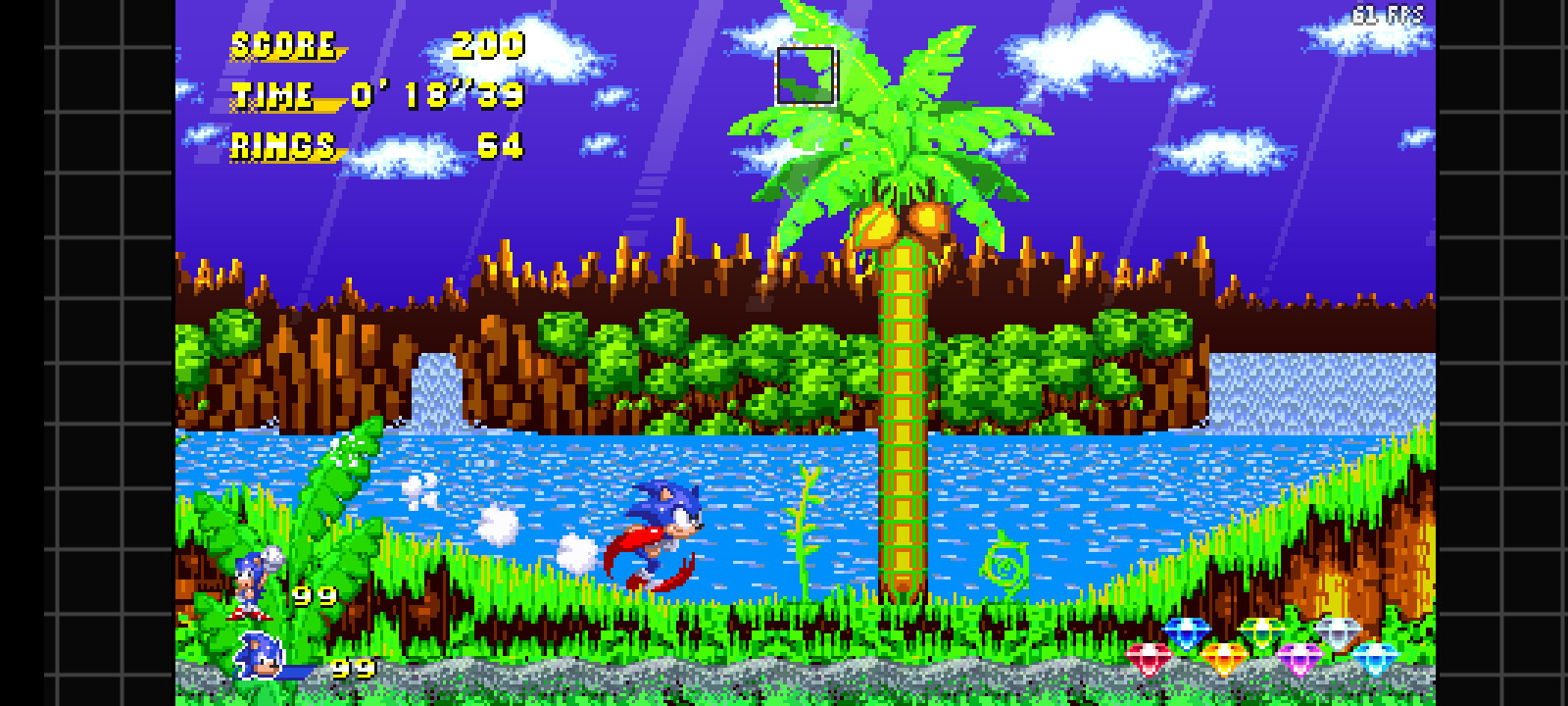This screenshot has height=706, width=1568.
Task: Select the white Chaos Emerald icon
Action: coord(1337,632)
